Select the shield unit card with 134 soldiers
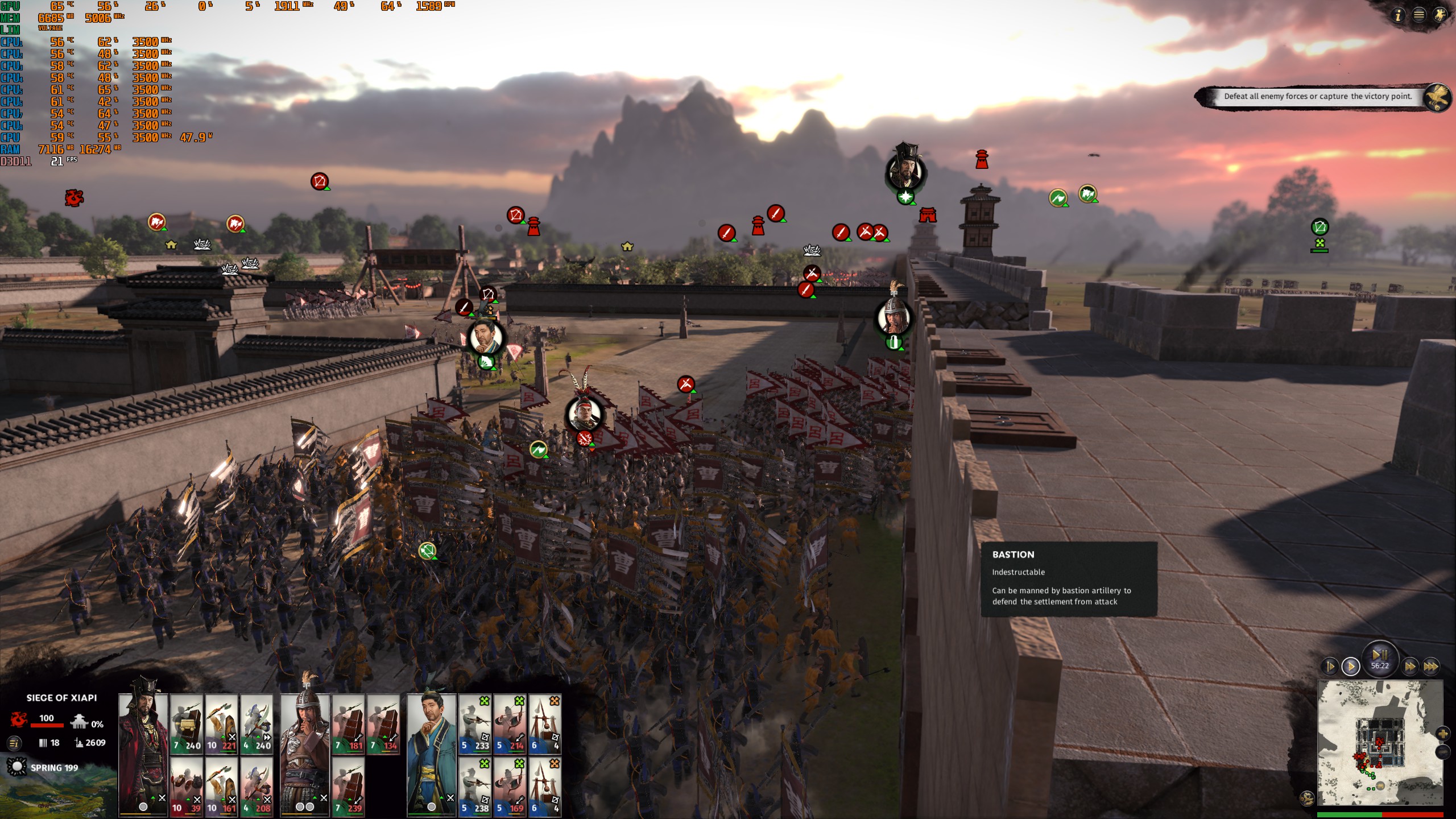 (x=383, y=724)
